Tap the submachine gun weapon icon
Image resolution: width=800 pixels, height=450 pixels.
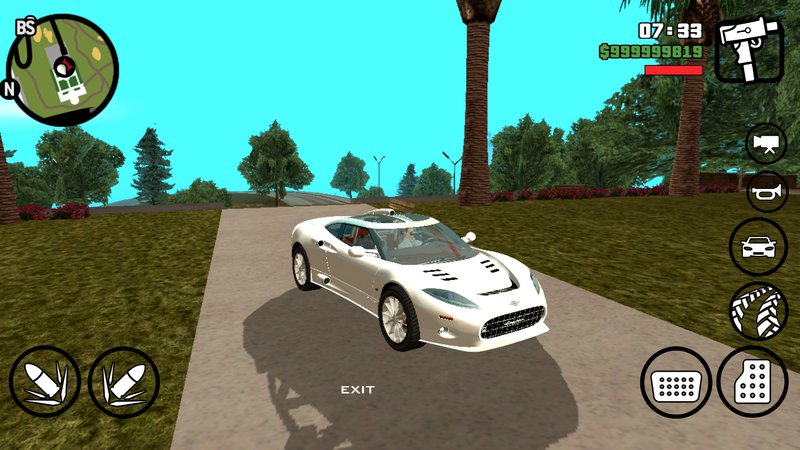(x=749, y=50)
